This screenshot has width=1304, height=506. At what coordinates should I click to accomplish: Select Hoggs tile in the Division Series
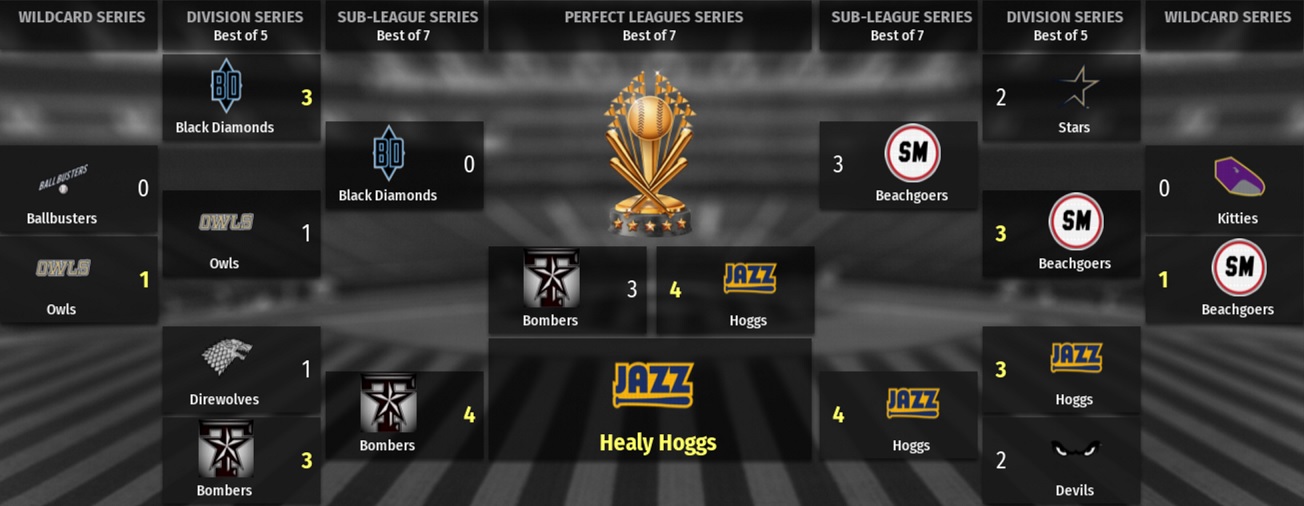[1061, 370]
